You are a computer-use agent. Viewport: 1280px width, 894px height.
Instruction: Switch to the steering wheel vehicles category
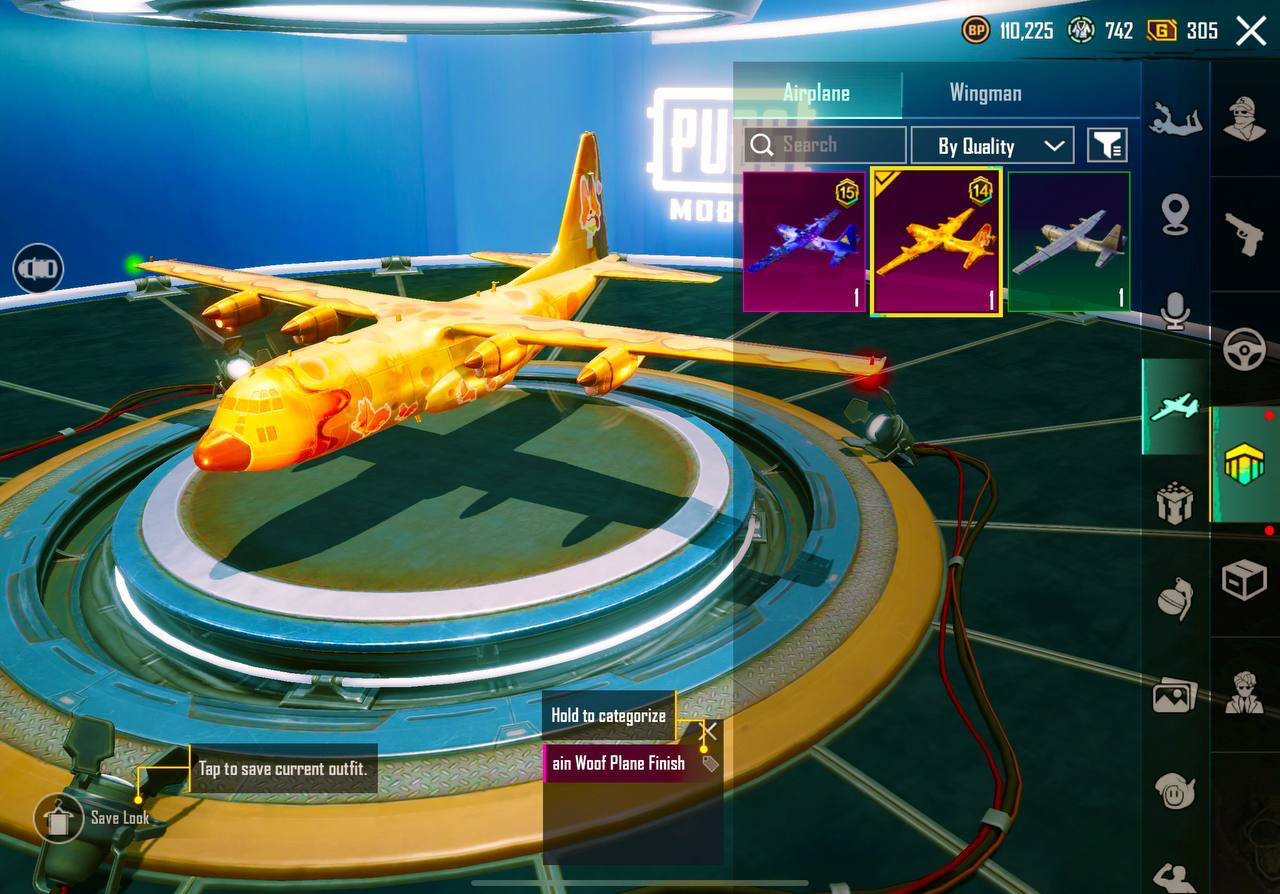[x=1245, y=350]
